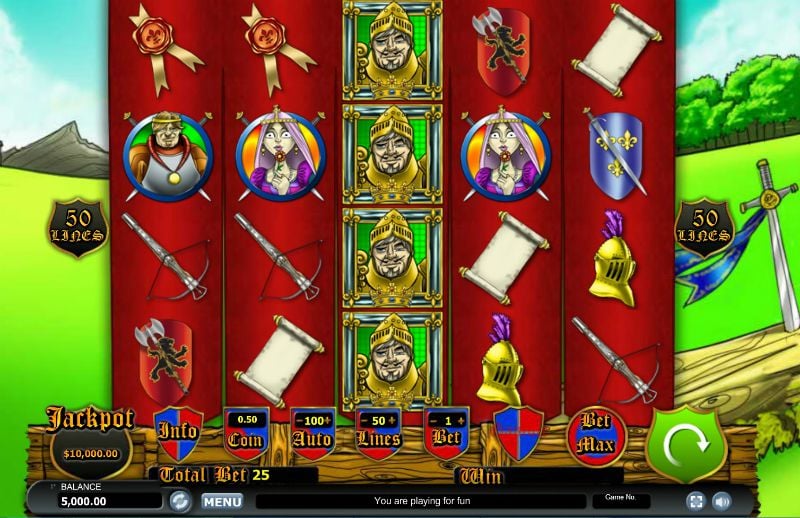Image resolution: width=800 pixels, height=518 pixels.
Task: Mute the sound with the speaker icon
Action: [x=720, y=501]
